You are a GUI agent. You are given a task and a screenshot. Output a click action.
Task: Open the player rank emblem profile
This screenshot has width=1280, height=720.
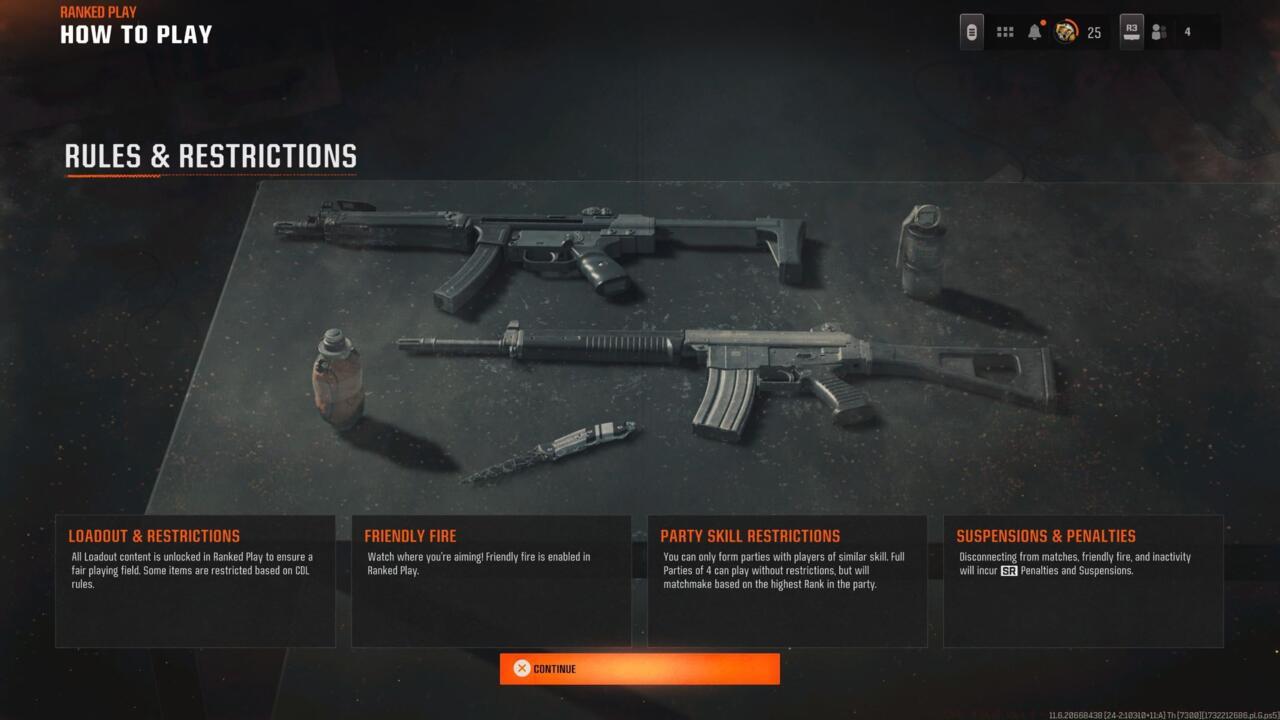[1066, 32]
